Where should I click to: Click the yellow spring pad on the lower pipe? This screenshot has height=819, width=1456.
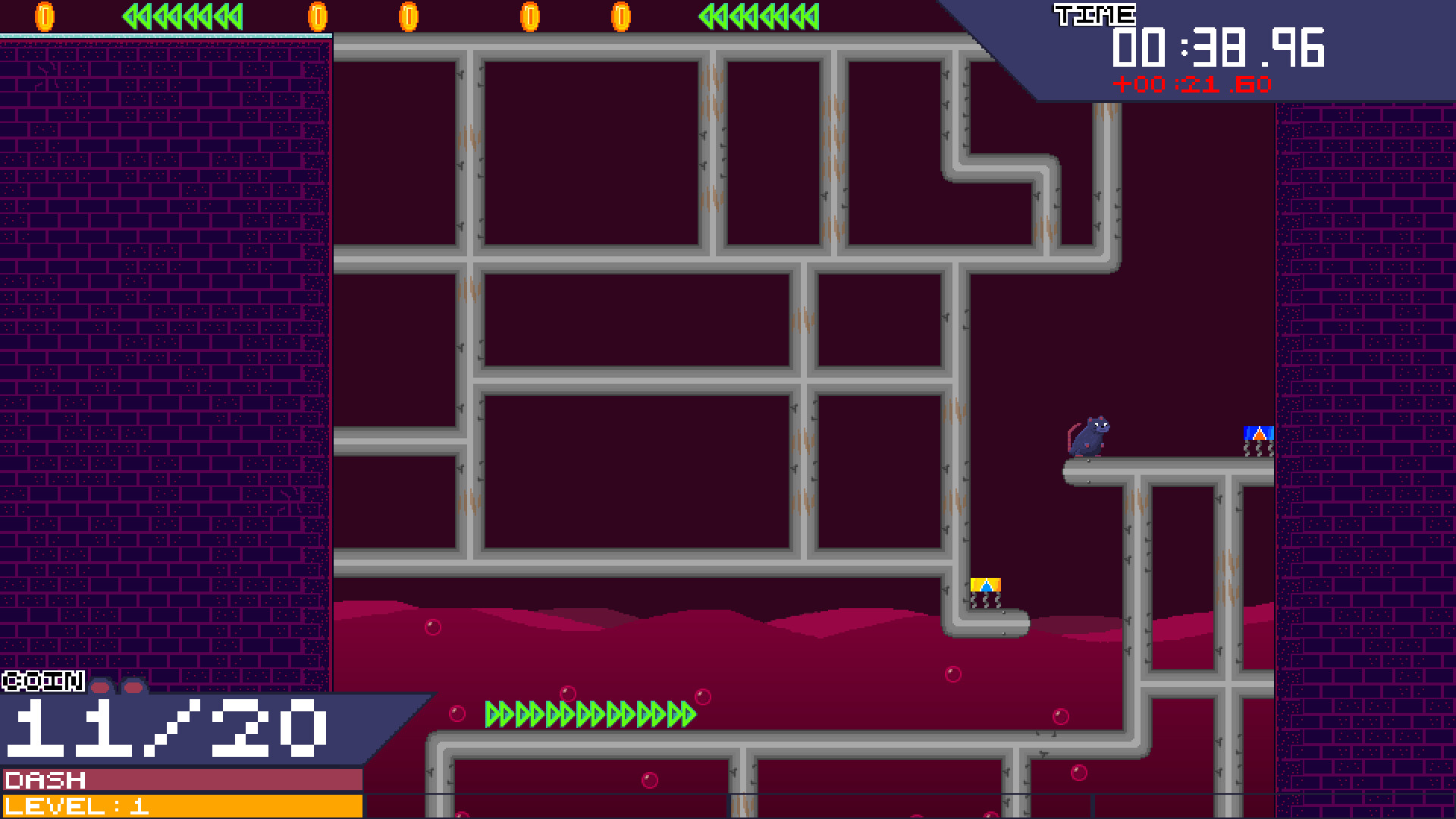(986, 584)
